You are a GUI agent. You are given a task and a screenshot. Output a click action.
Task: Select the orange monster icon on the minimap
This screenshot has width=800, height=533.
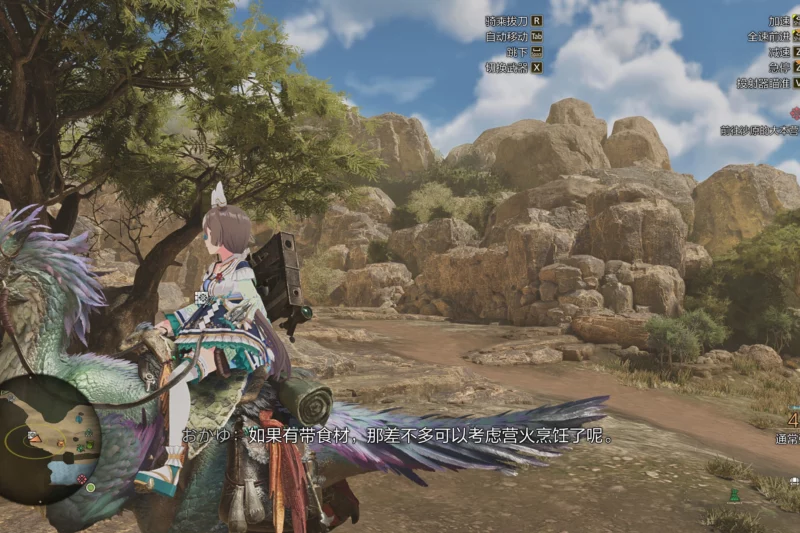pos(61,443)
